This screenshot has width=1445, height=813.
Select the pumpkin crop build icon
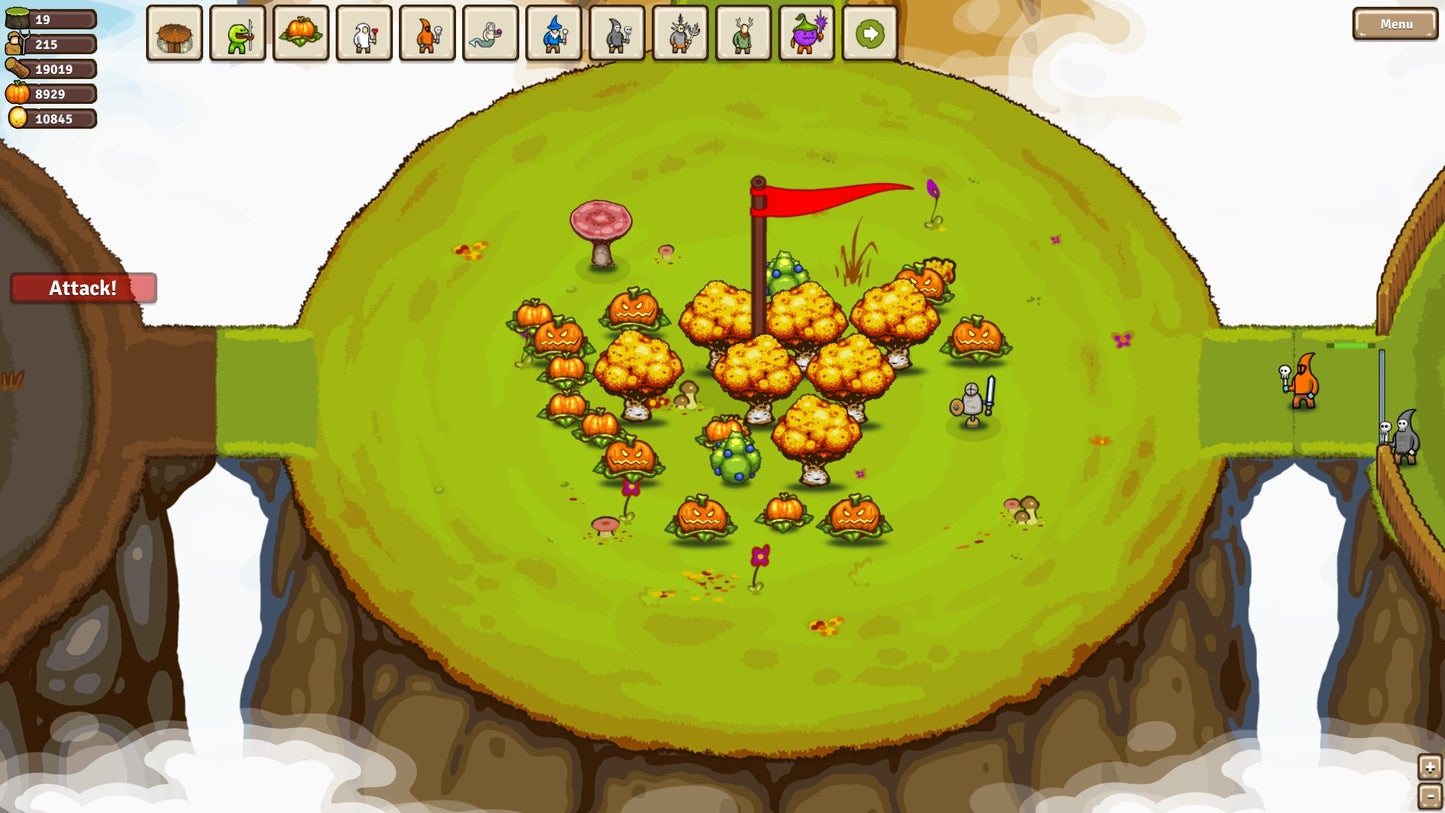(301, 33)
